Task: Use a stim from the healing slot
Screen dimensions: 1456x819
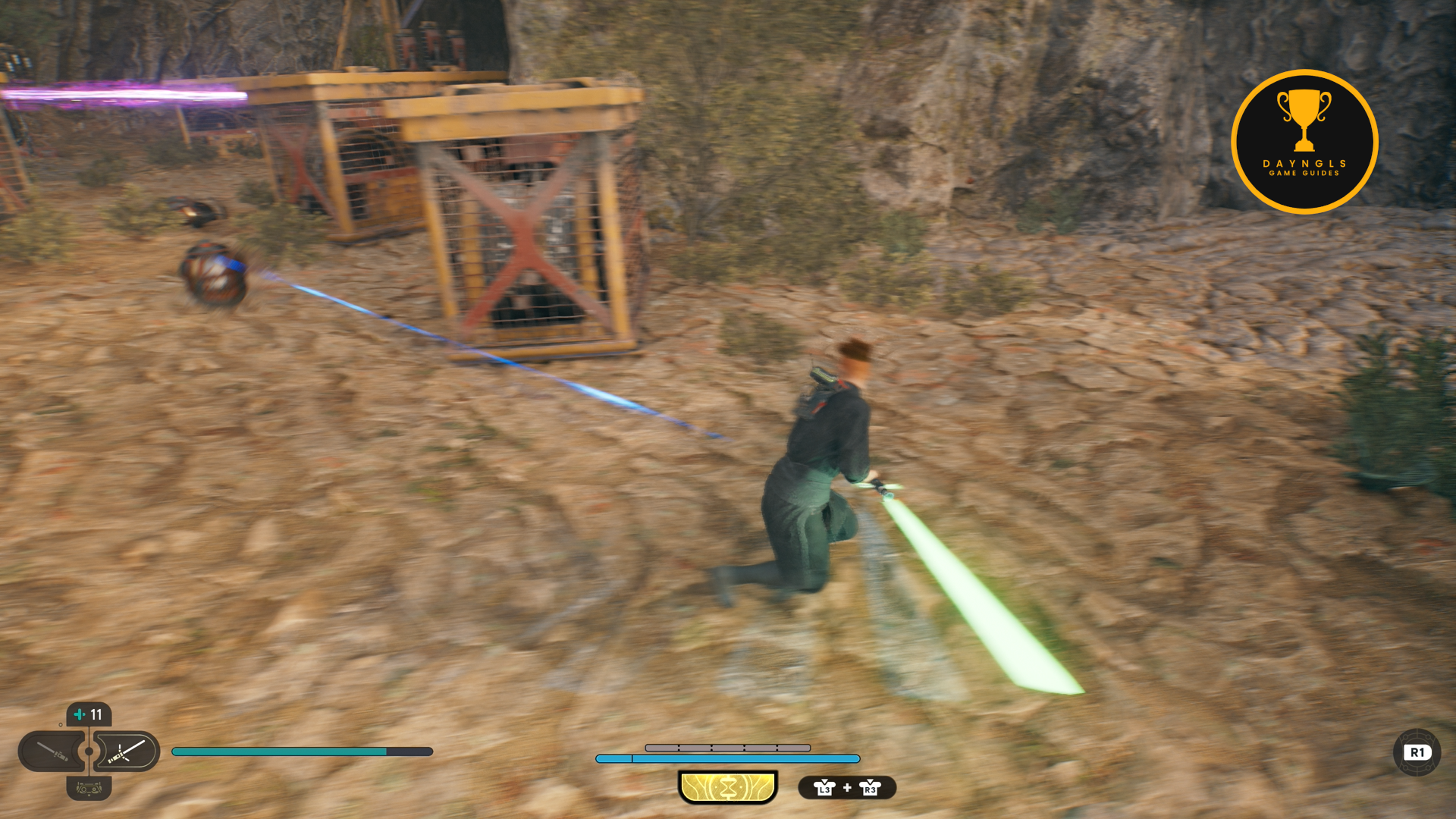Action: [x=89, y=714]
